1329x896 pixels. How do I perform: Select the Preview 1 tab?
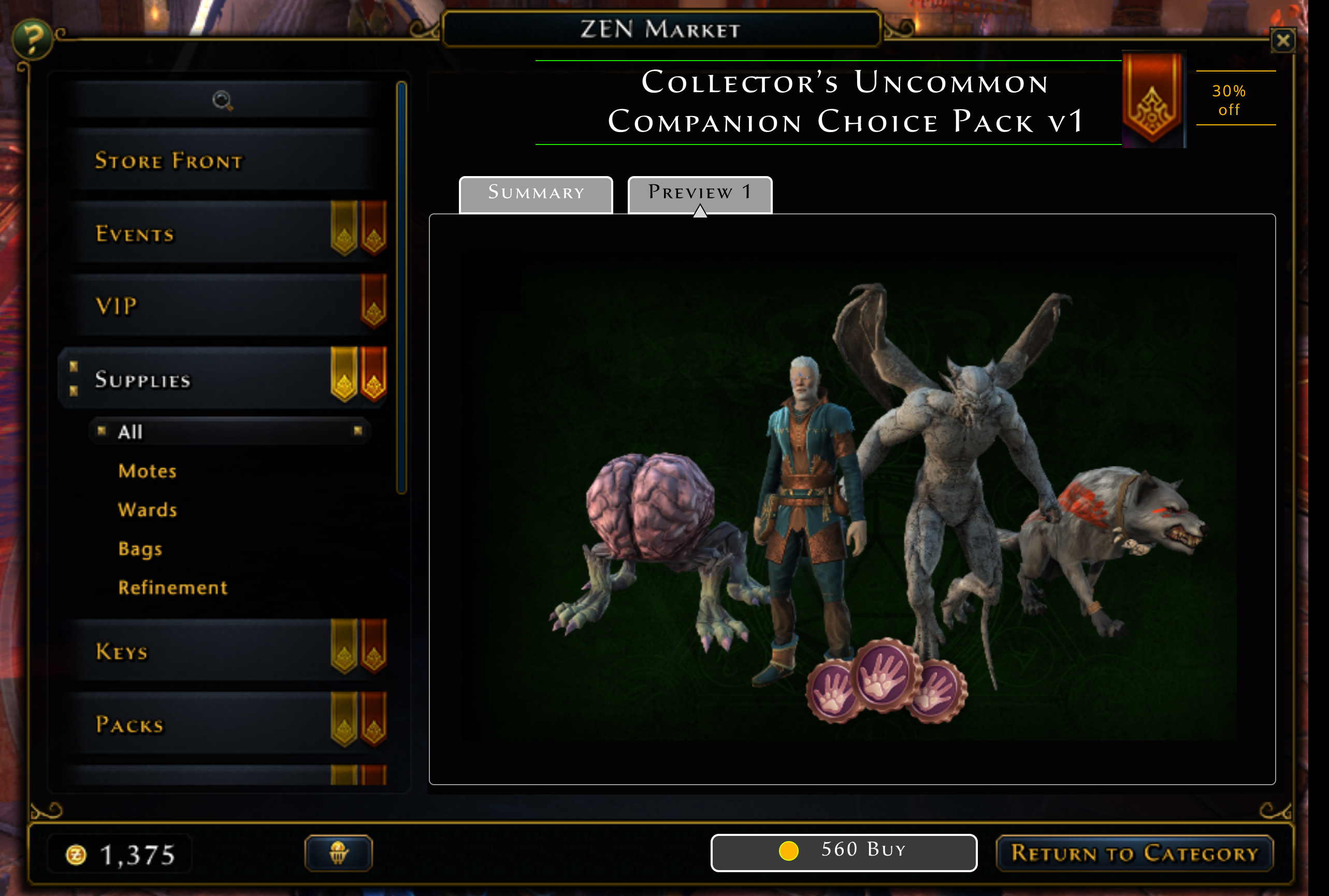700,193
